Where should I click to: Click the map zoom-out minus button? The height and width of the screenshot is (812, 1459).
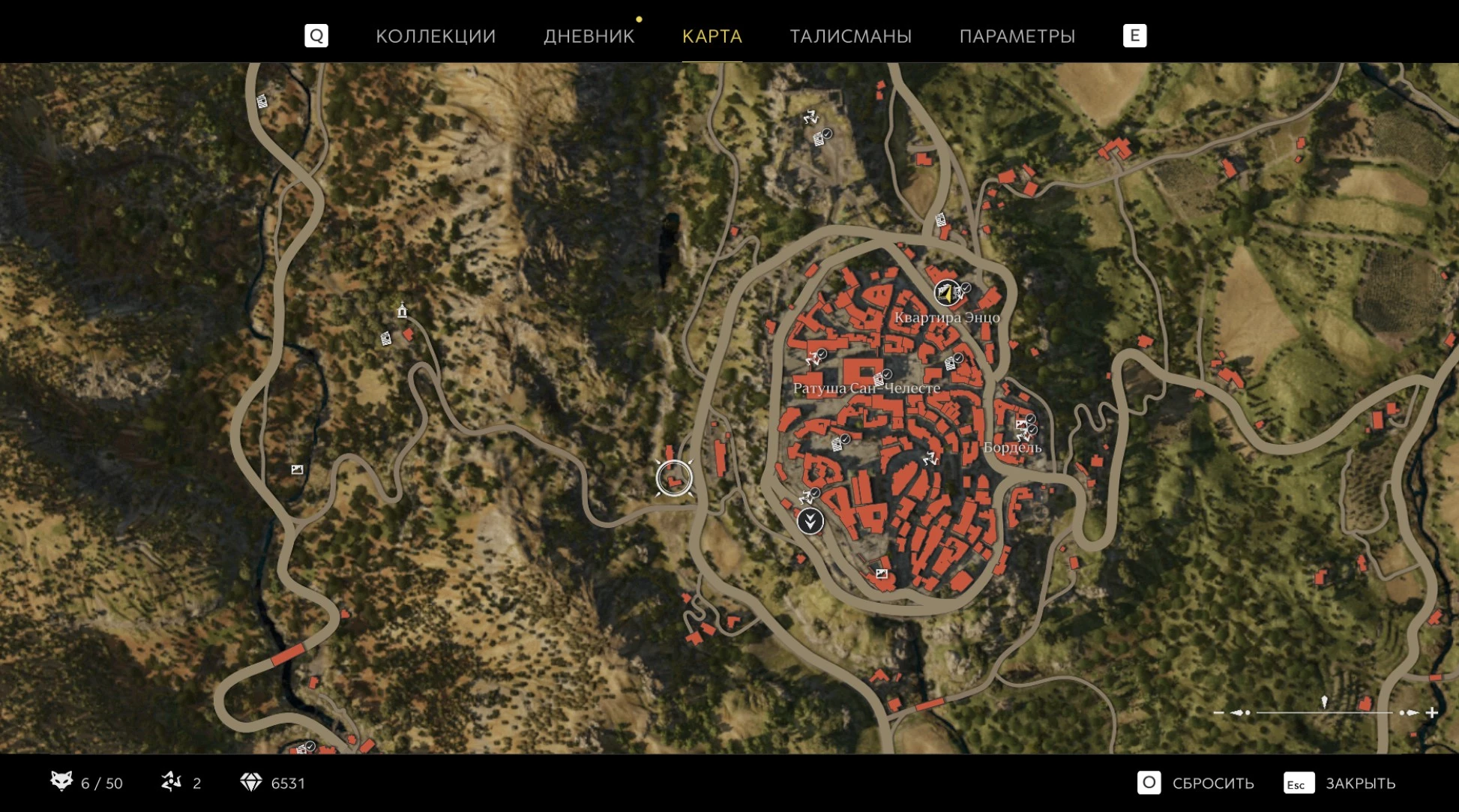click(x=1218, y=712)
